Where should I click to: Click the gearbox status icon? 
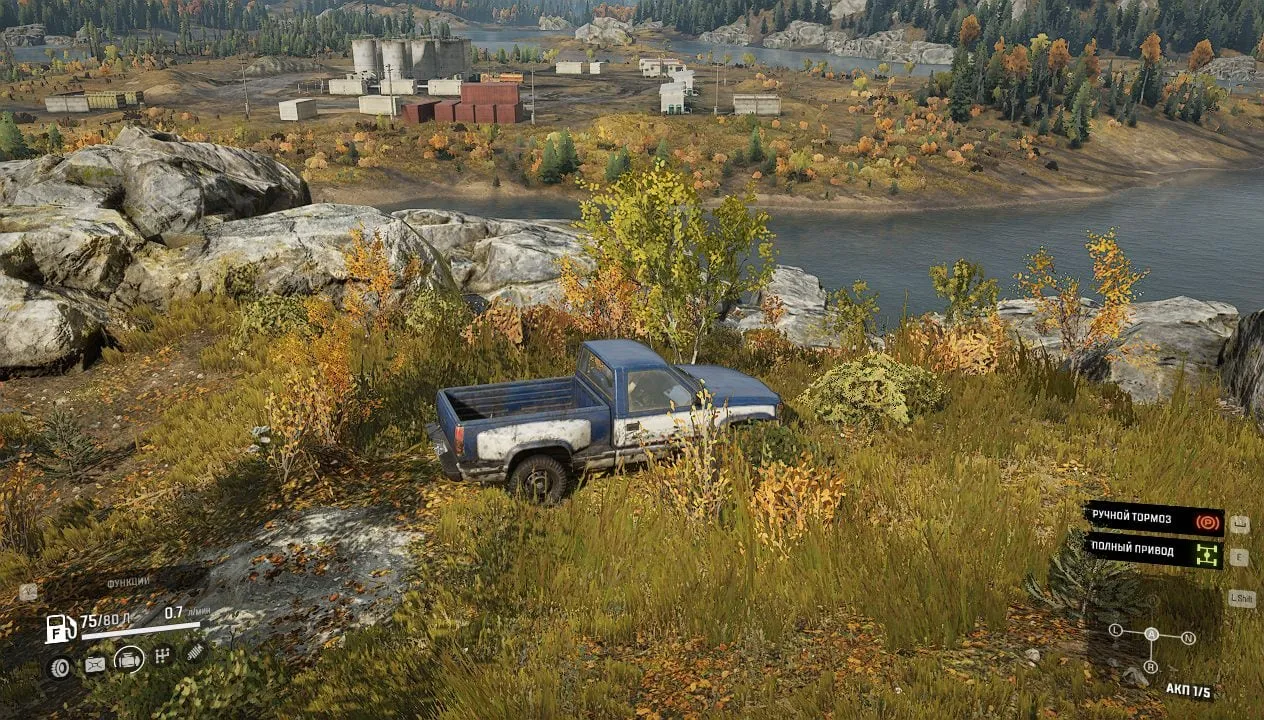tap(163, 655)
